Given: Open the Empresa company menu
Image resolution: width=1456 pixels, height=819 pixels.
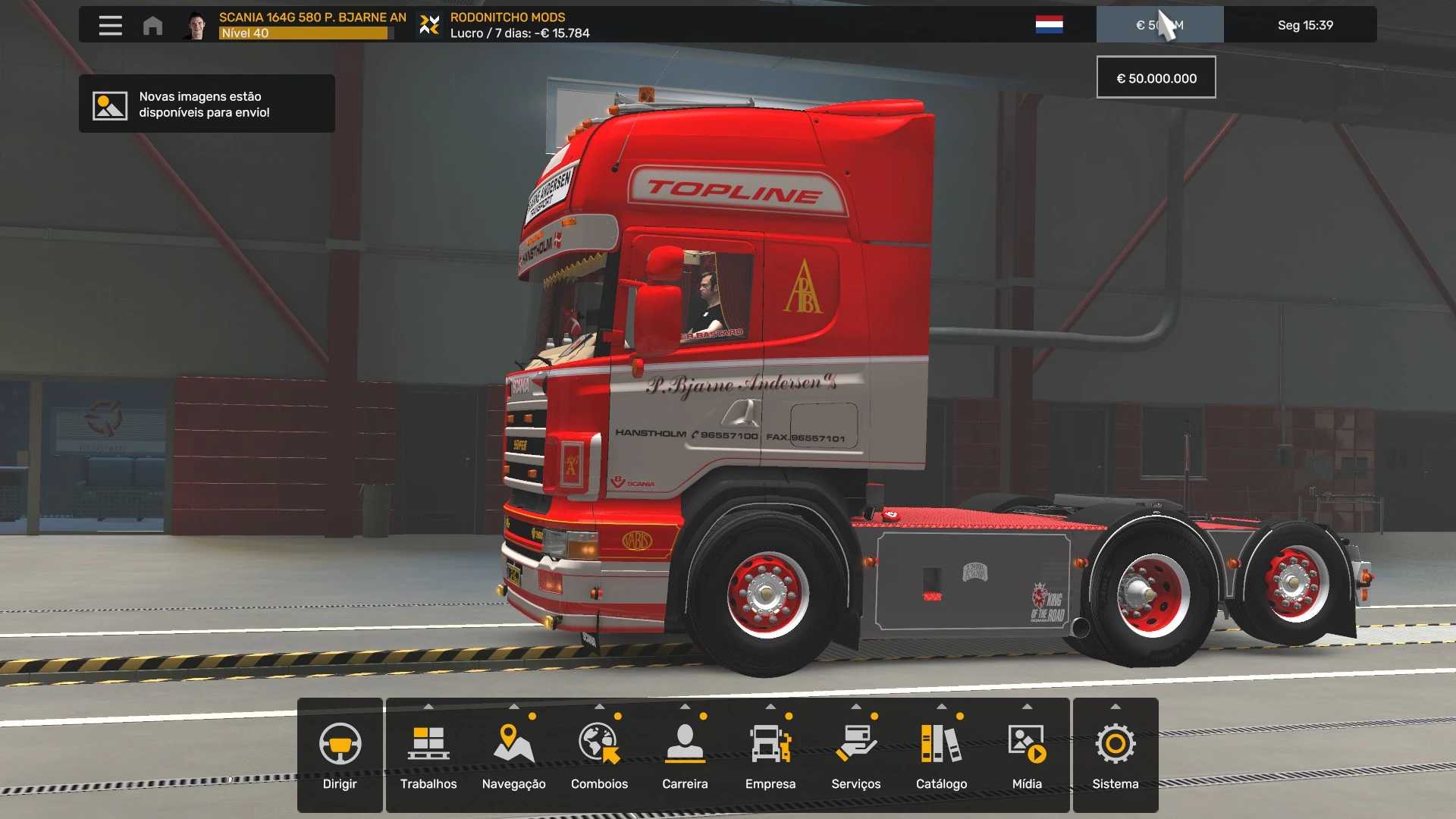Looking at the screenshot, I should (x=770, y=755).
